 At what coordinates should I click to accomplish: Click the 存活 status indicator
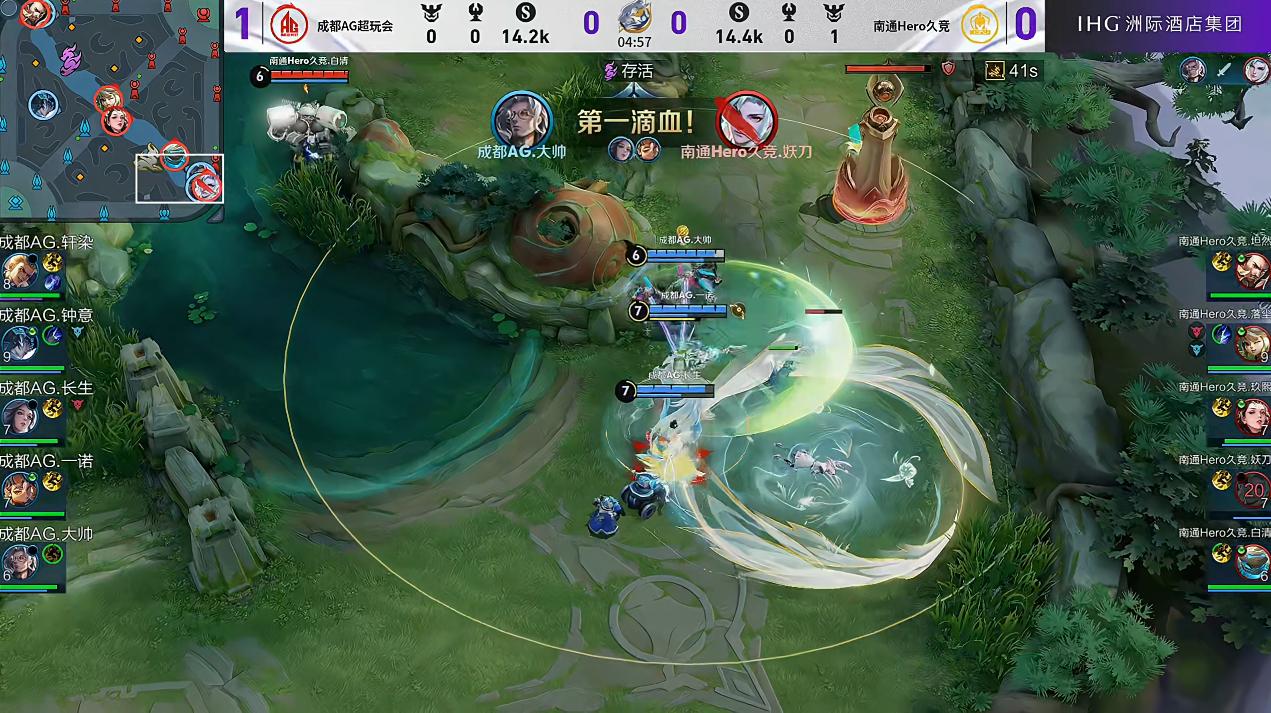click(x=627, y=71)
